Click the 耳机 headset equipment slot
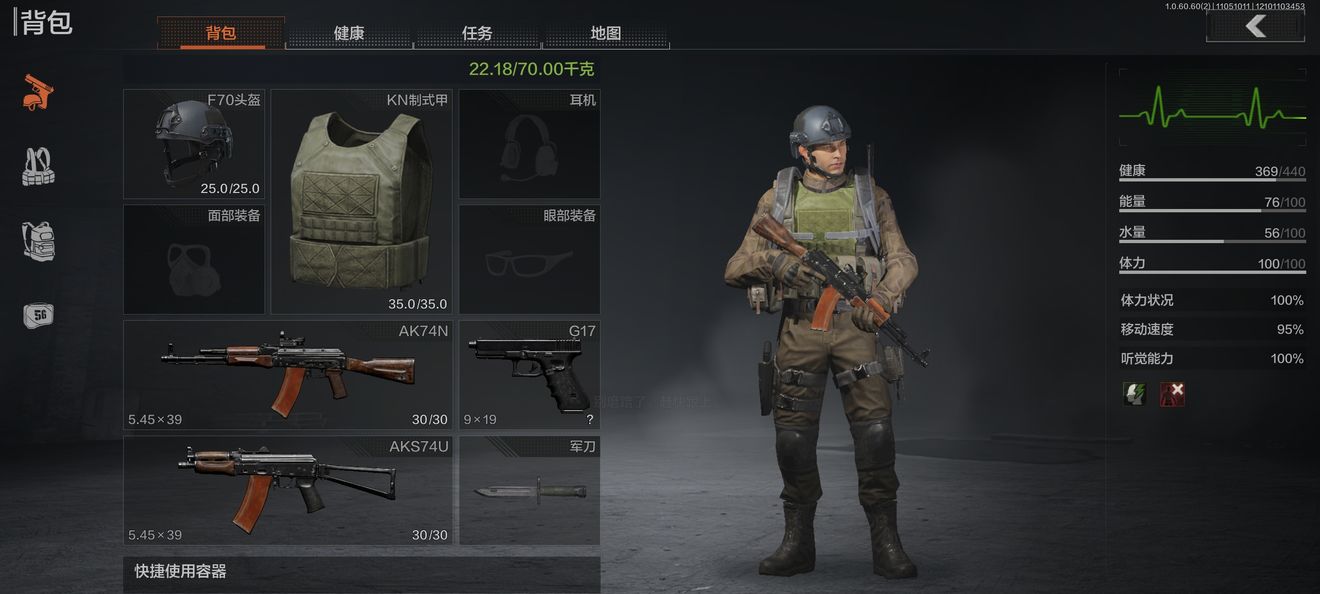This screenshot has height=594, width=1320. point(530,144)
